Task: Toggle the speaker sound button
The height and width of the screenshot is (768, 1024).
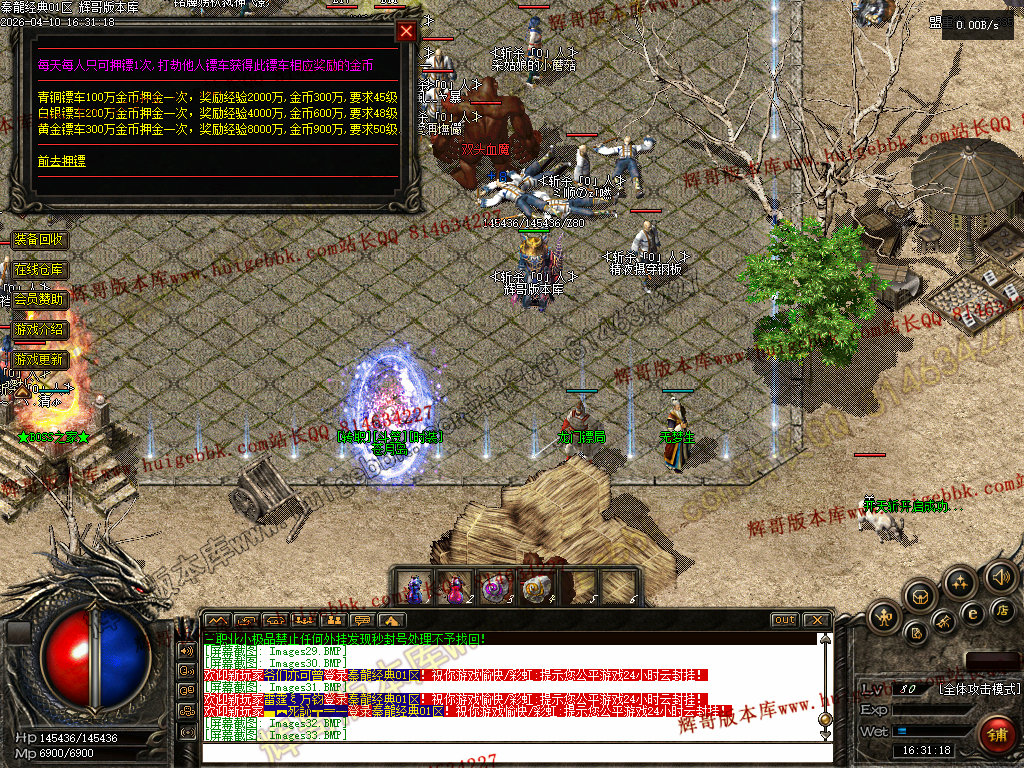Action: [1000, 577]
